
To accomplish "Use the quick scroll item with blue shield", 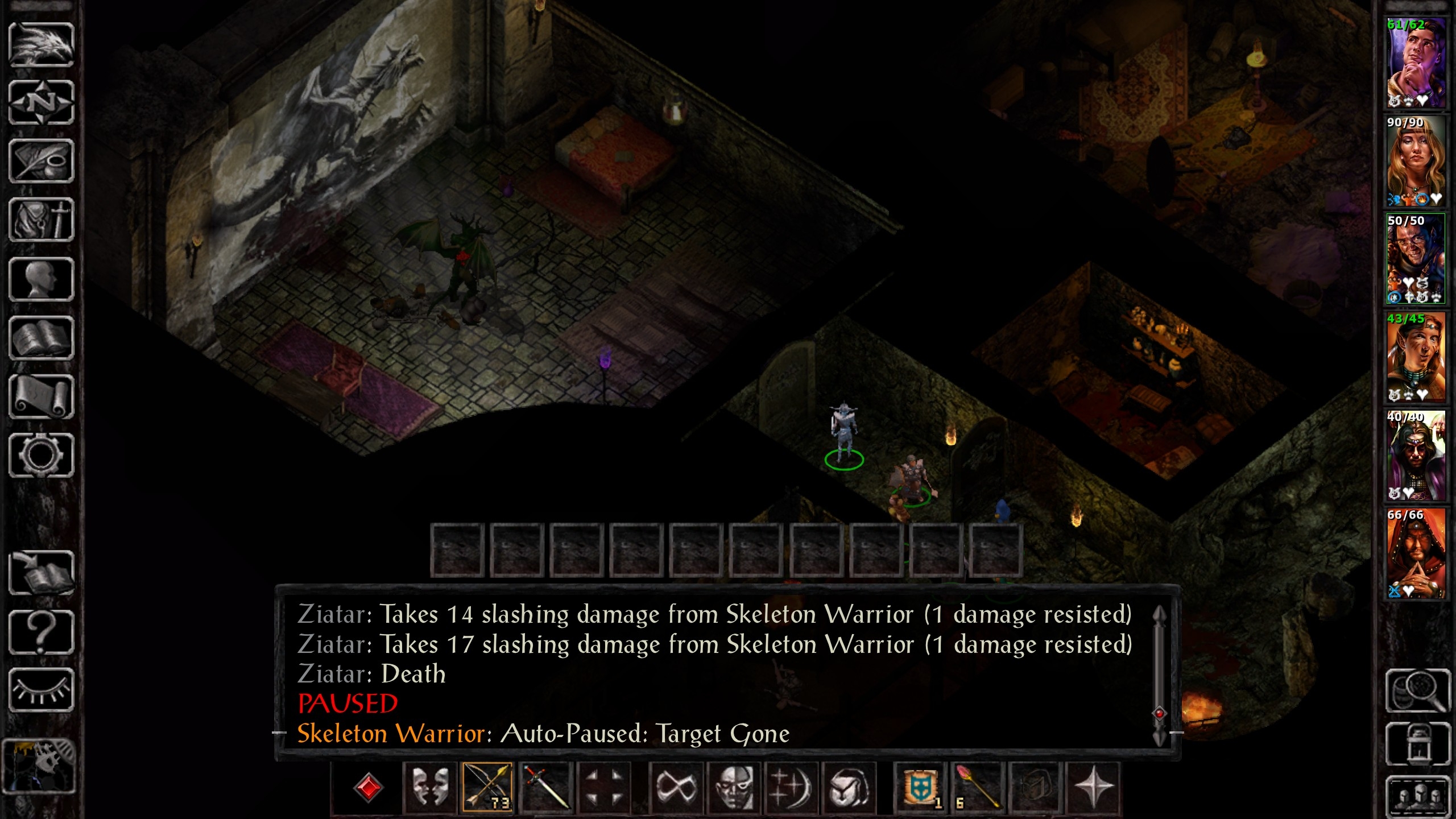I will point(920,787).
